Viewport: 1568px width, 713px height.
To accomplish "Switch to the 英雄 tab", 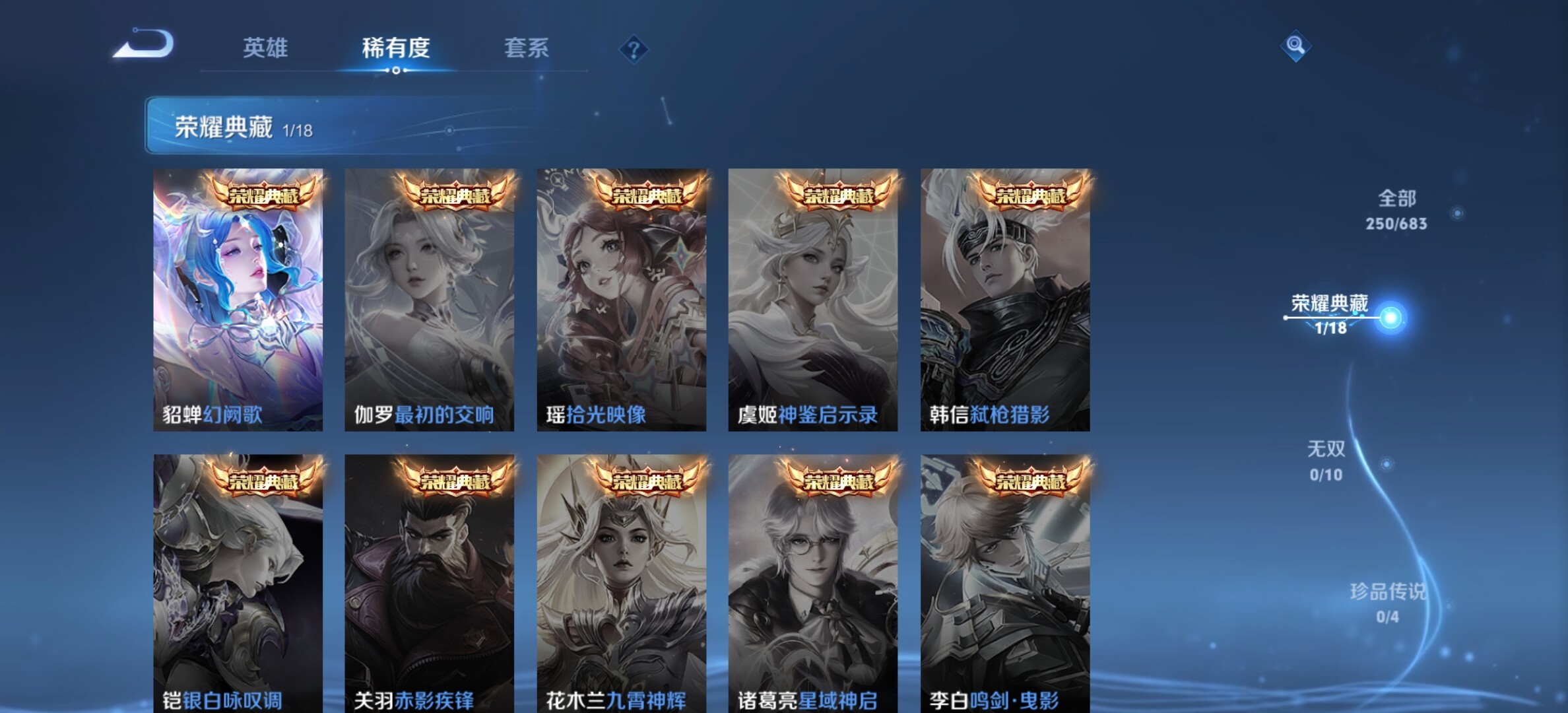I will click(265, 48).
